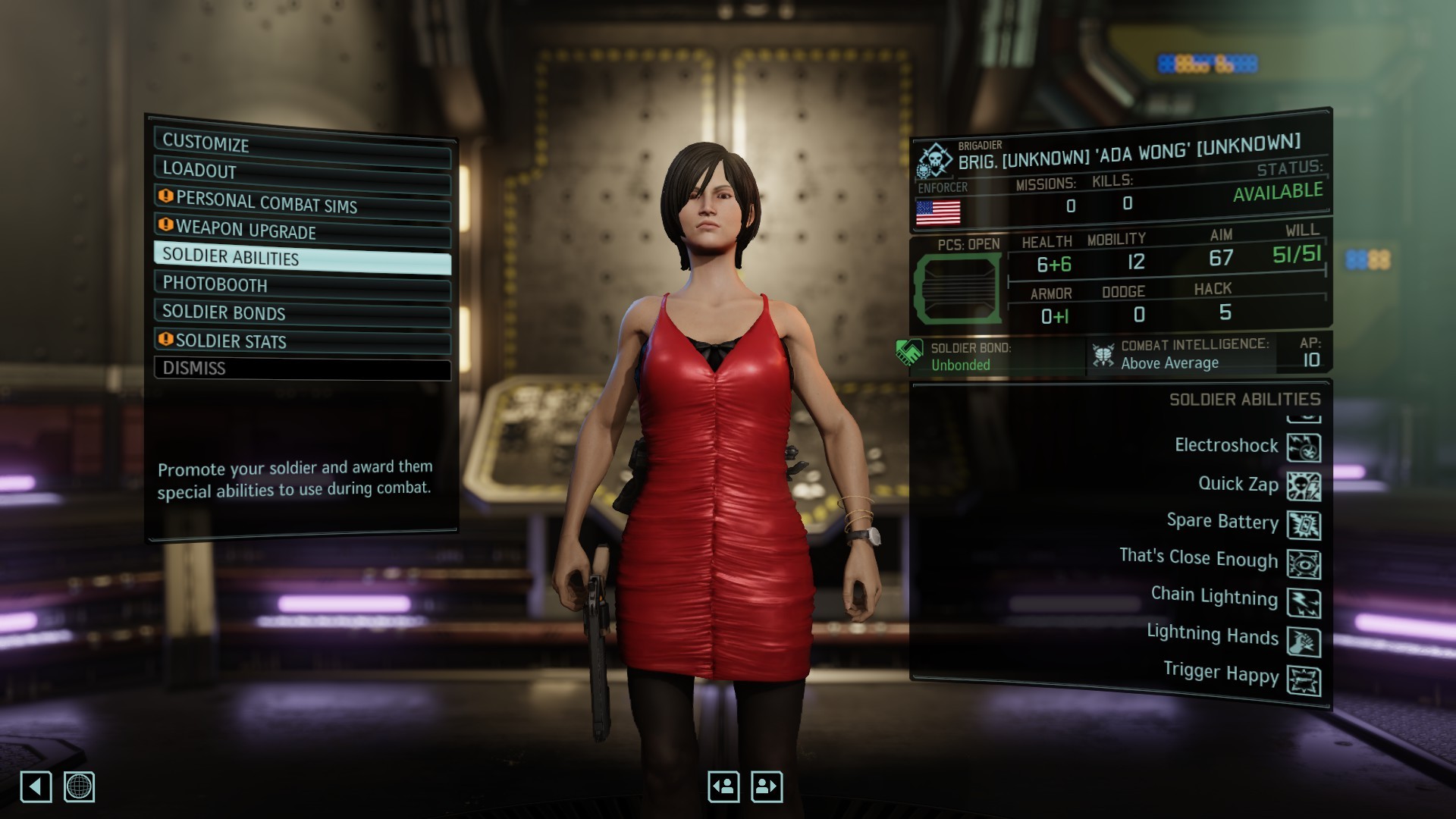Image resolution: width=1456 pixels, height=819 pixels.
Task: Choose the Weapon Upgrade entry
Action: click(302, 229)
